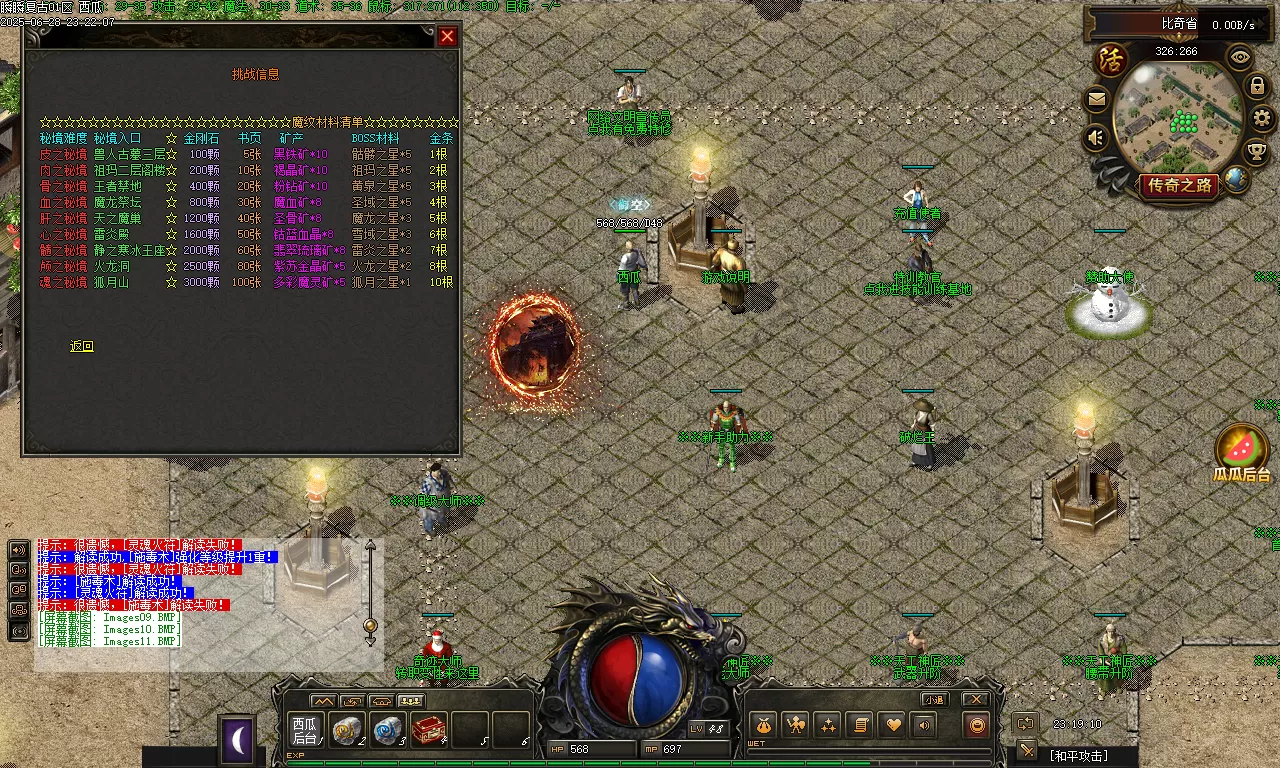Click the 小退 logout button
The height and width of the screenshot is (768, 1280).
934,699
